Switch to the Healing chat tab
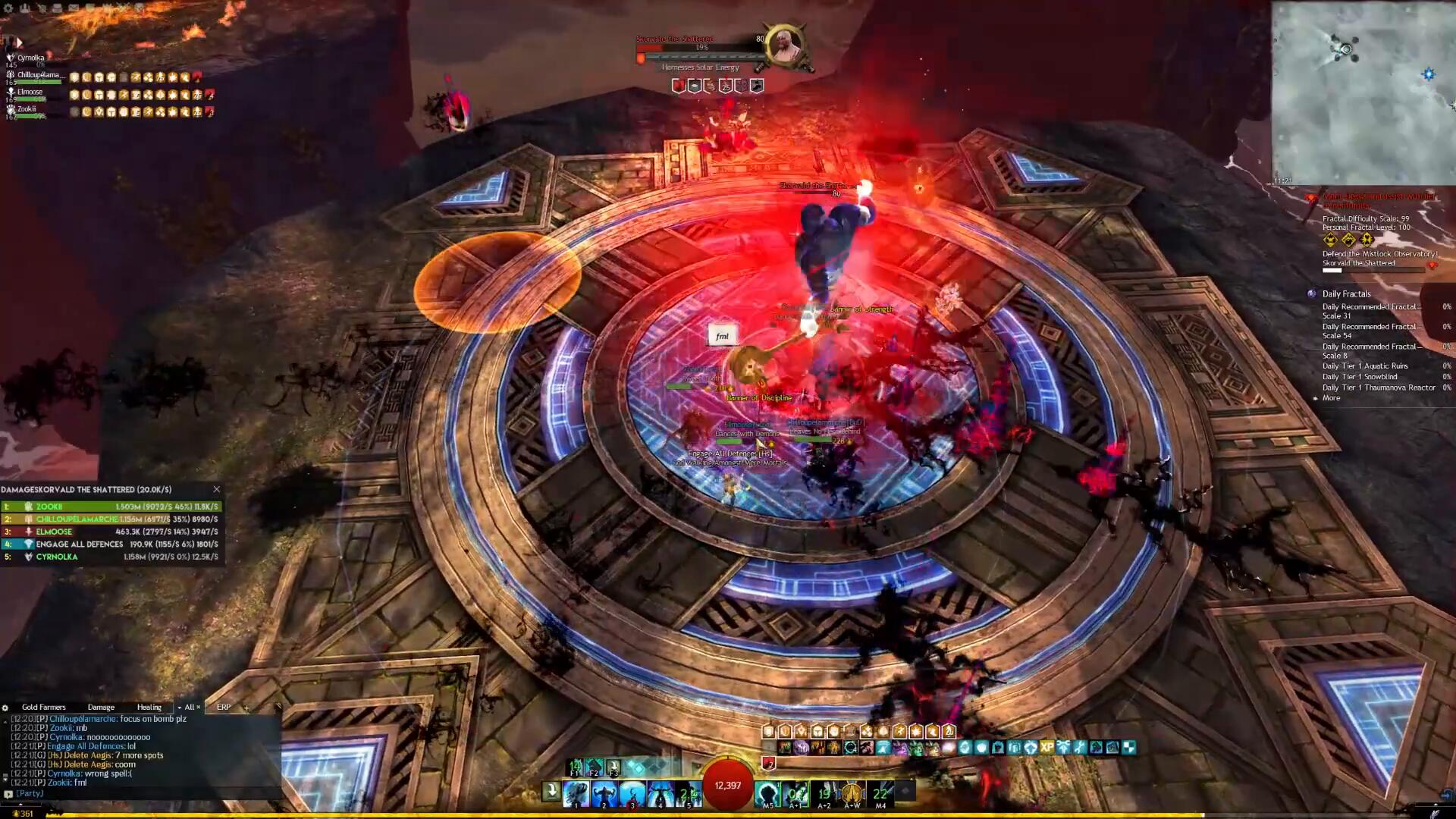The image size is (1456, 819). click(149, 707)
